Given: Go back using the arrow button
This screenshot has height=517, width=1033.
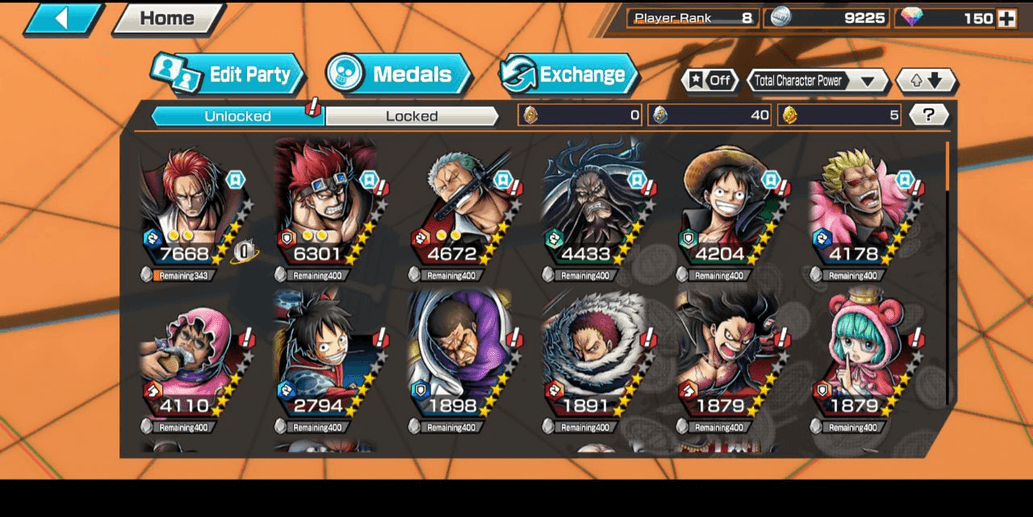Looking at the screenshot, I should click(x=62, y=18).
